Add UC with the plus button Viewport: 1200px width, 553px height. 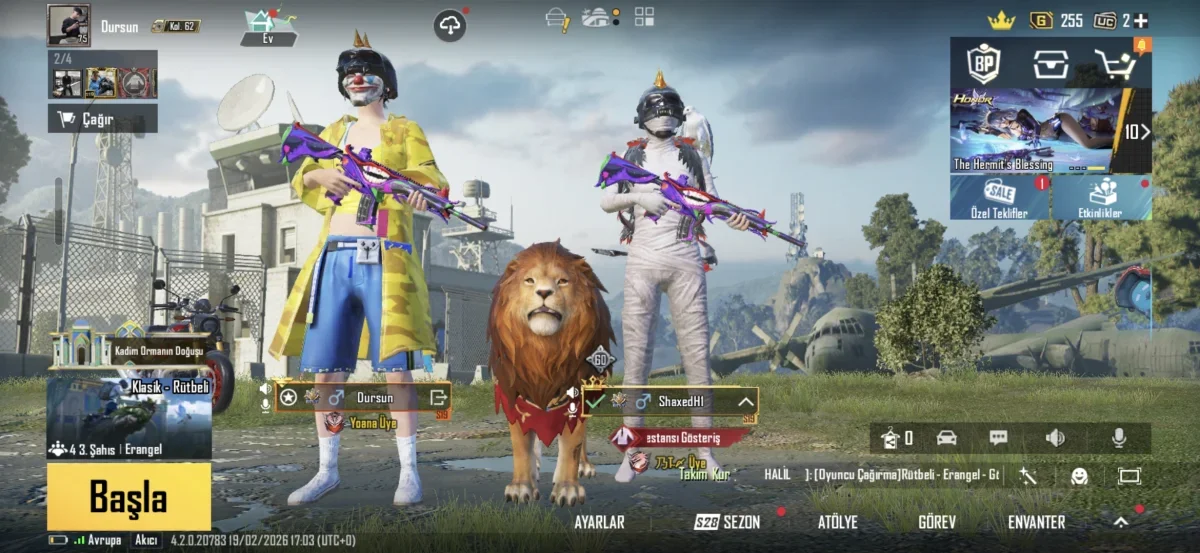pyautogui.click(x=1141, y=20)
